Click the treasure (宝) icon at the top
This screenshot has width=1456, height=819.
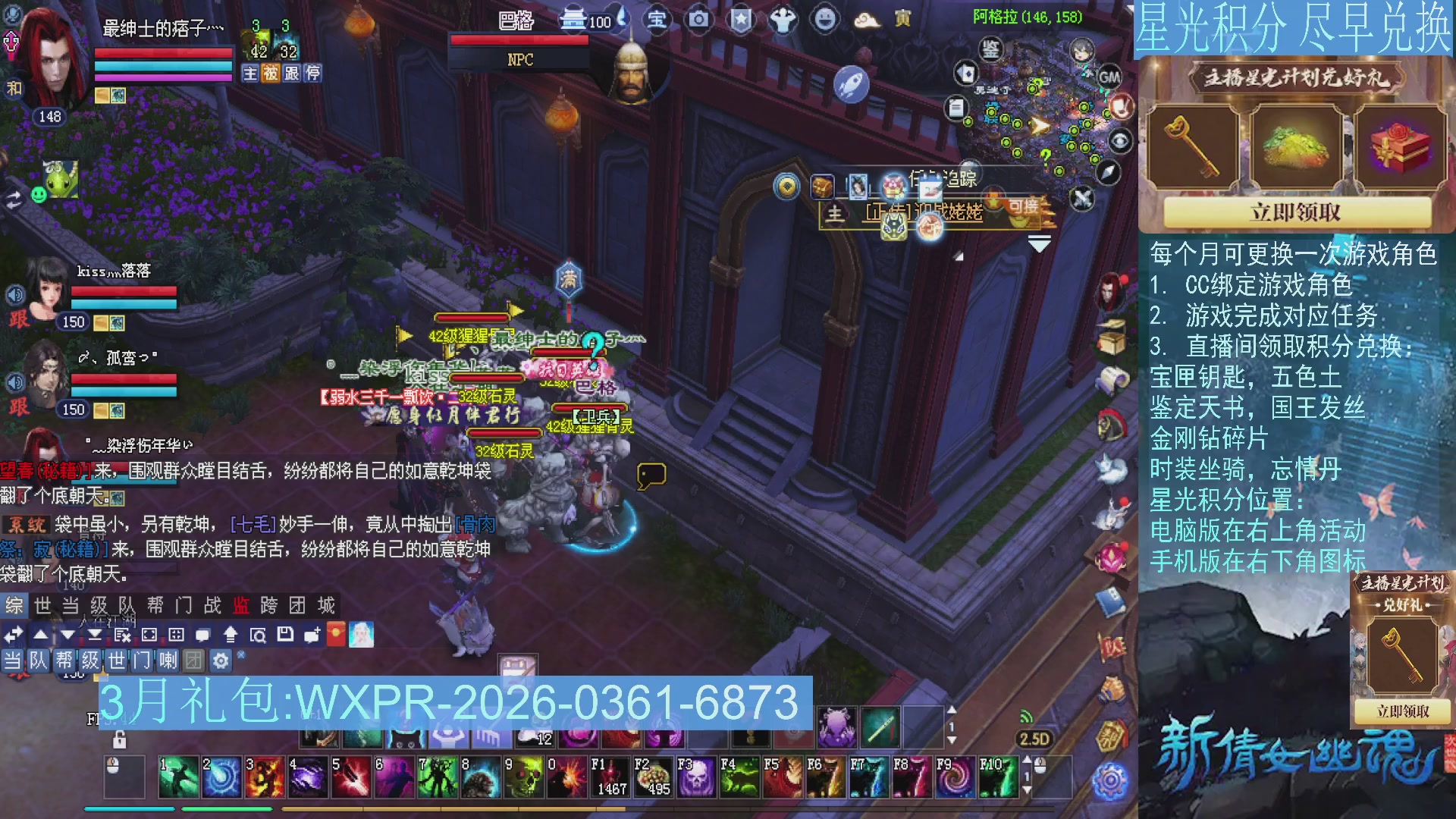657,20
